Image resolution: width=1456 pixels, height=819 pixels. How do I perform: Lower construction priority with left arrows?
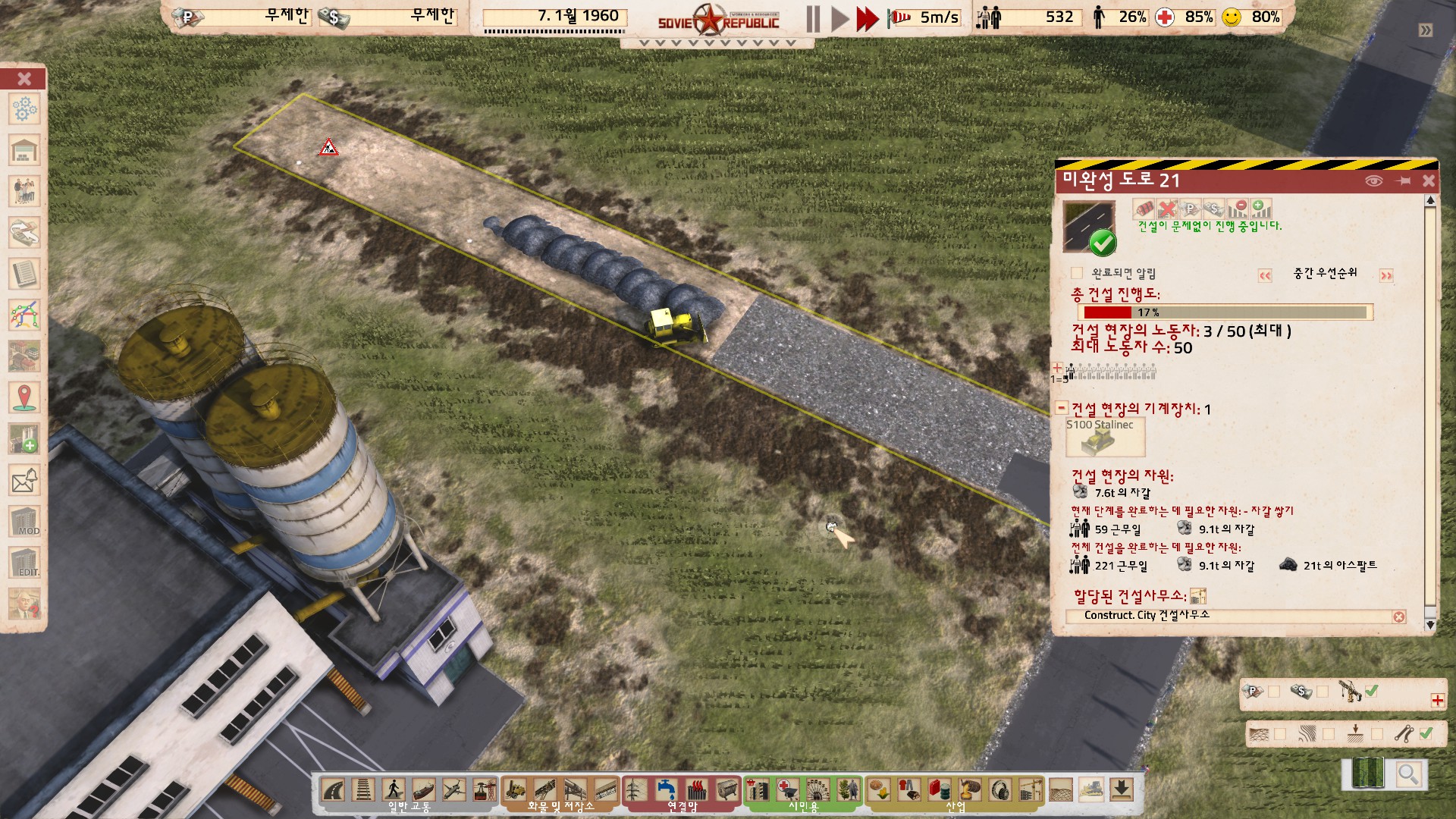click(1265, 275)
